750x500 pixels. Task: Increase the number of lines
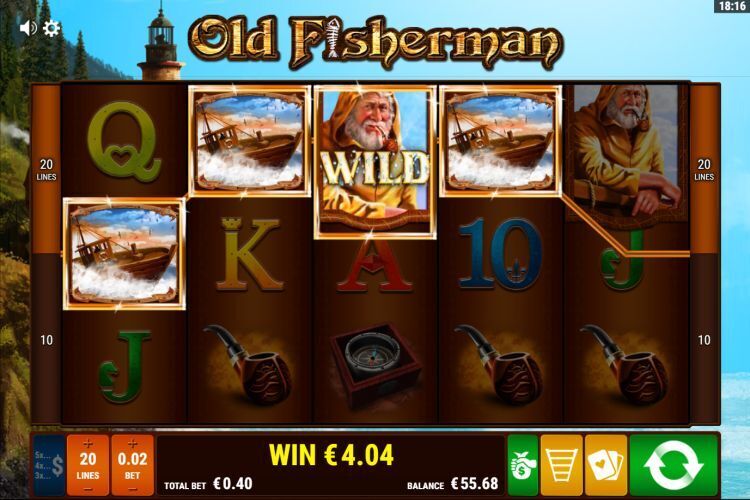tap(88, 443)
